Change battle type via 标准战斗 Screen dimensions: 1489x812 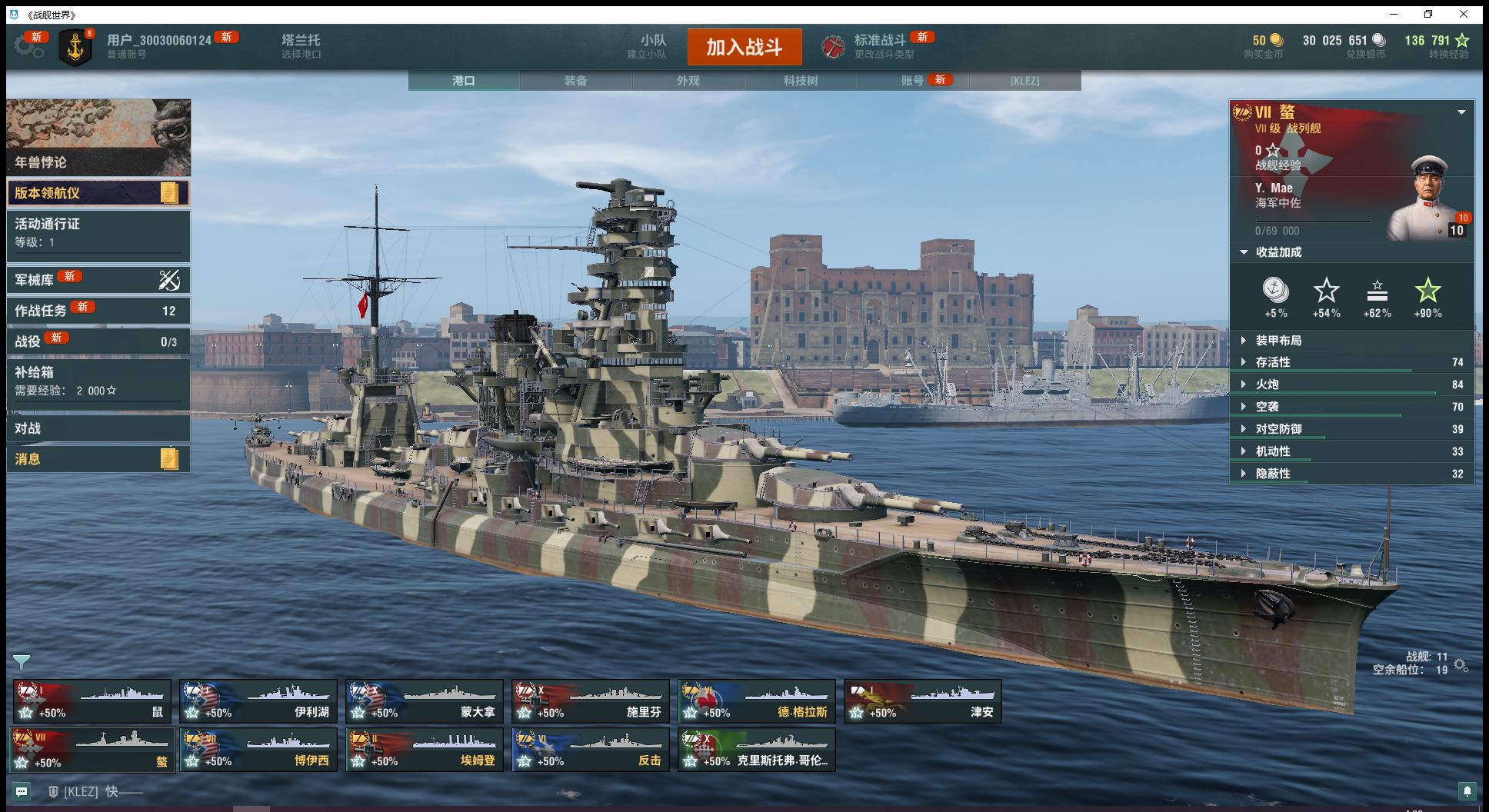coord(879,46)
